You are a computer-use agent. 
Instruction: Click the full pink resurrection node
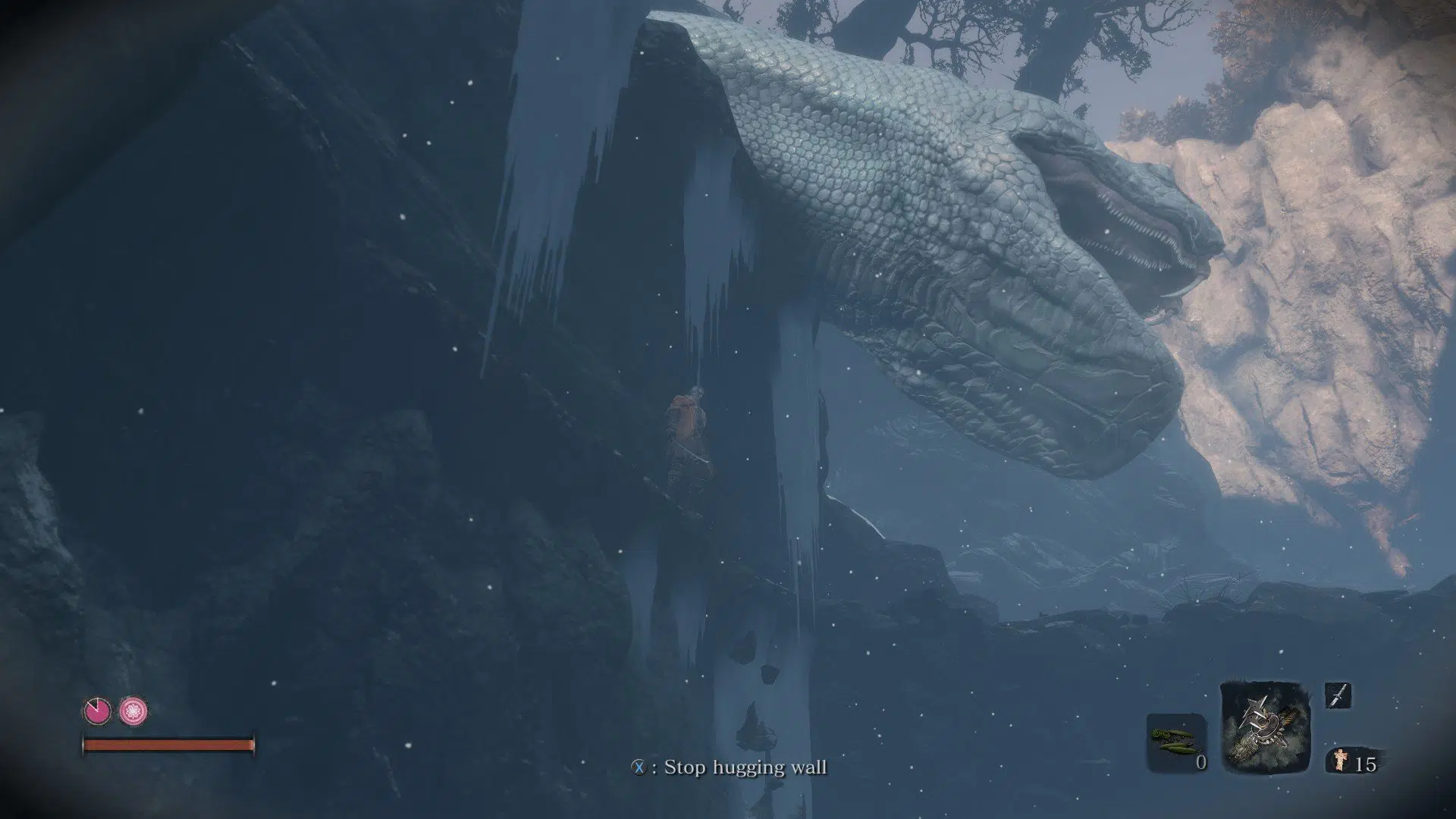pyautogui.click(x=133, y=711)
